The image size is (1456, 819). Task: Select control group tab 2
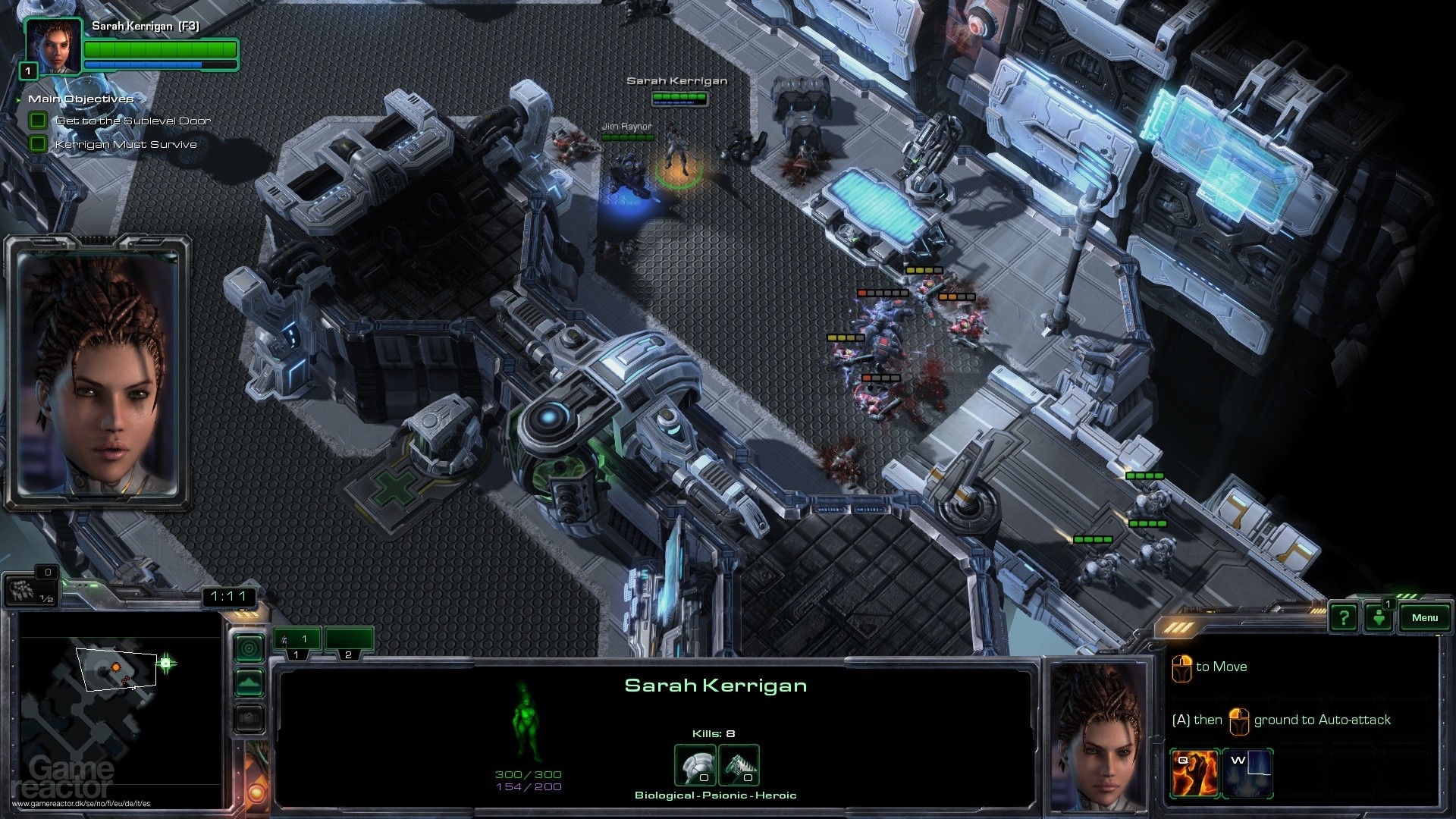[349, 639]
